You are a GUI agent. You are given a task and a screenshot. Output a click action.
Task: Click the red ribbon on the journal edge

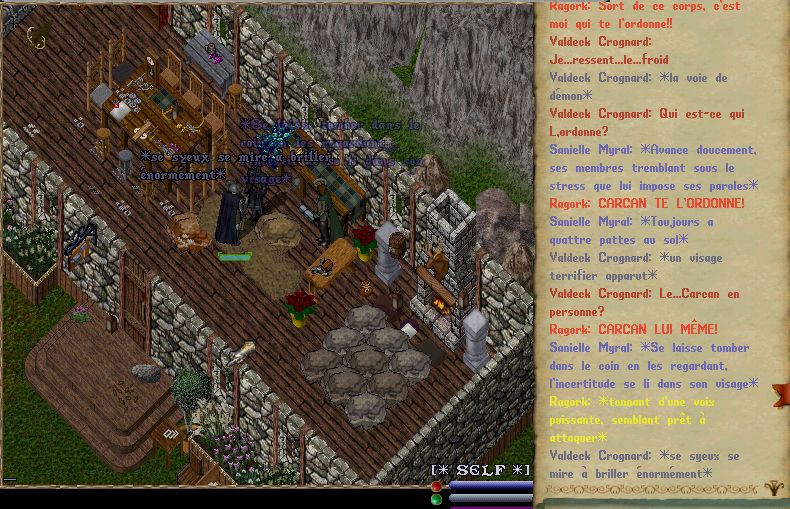click(x=780, y=394)
